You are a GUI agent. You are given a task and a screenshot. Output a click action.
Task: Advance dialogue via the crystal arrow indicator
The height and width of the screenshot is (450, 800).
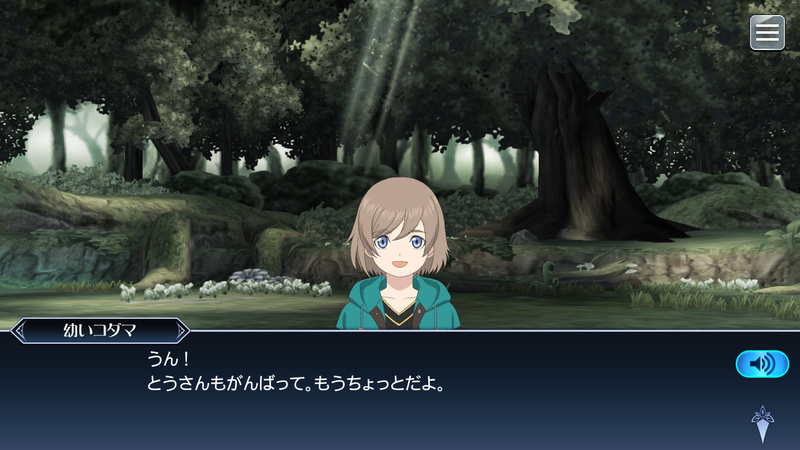tap(761, 424)
